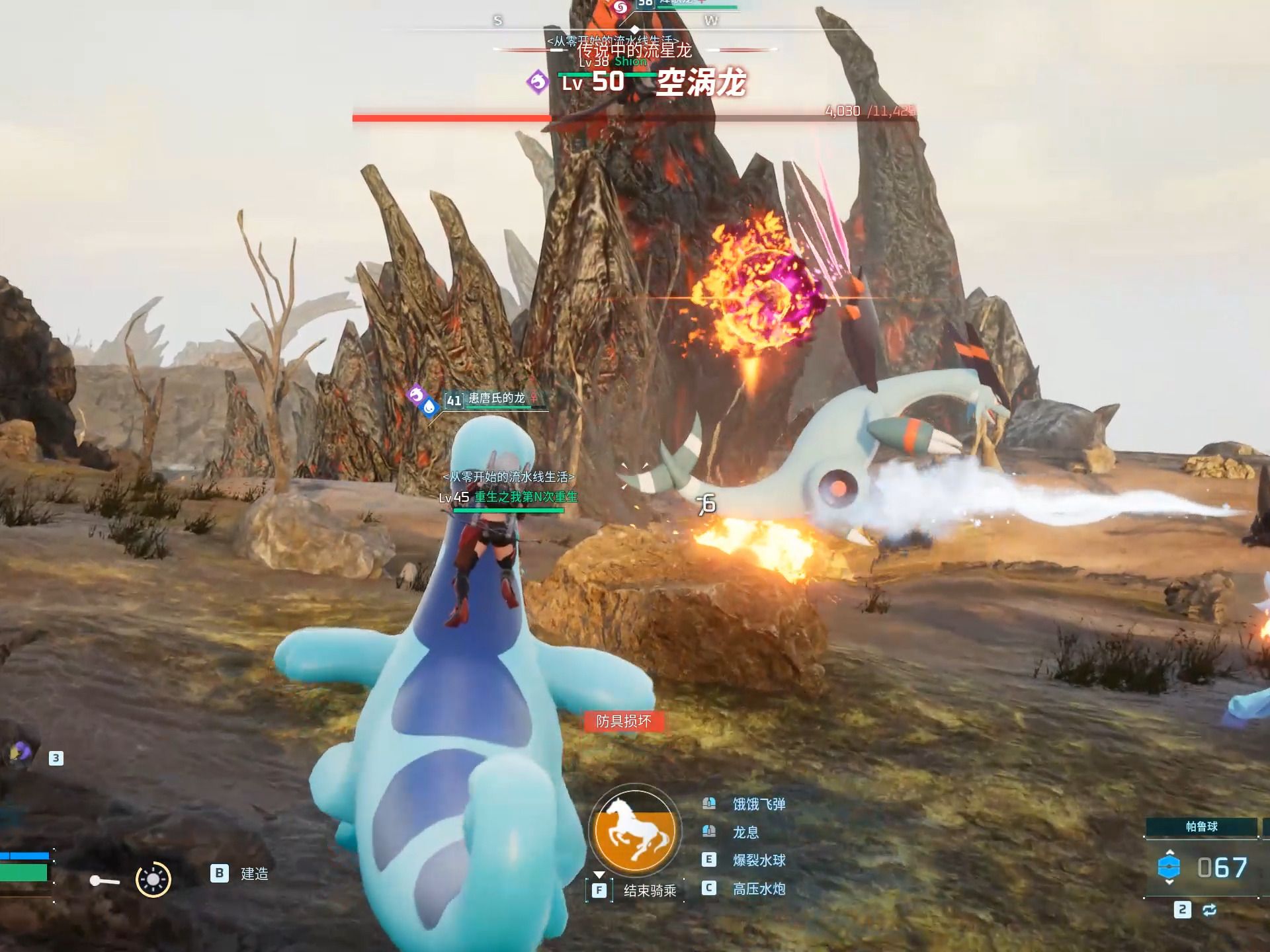
Task: Select the 饿饿飞弹 skill entry
Action: 758,804
